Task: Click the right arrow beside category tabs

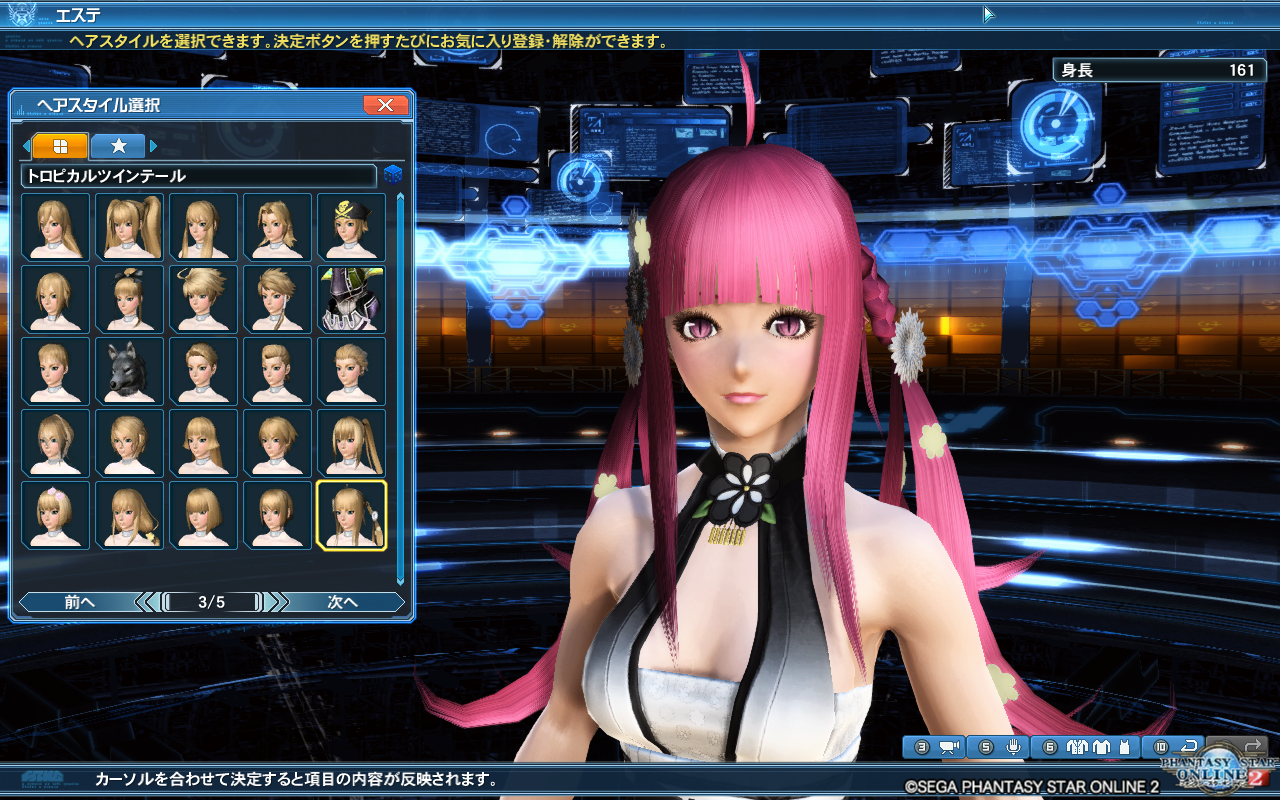Action: [151, 144]
